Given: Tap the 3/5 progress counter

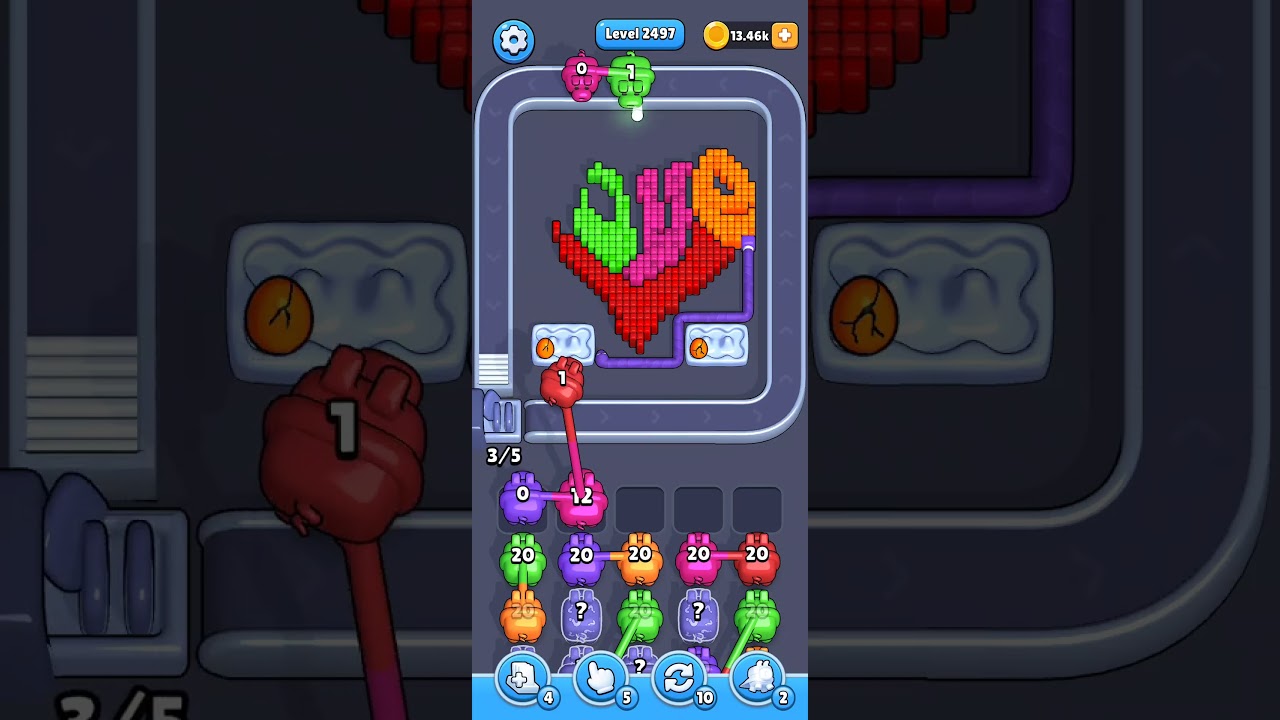Looking at the screenshot, I should click(x=503, y=456).
